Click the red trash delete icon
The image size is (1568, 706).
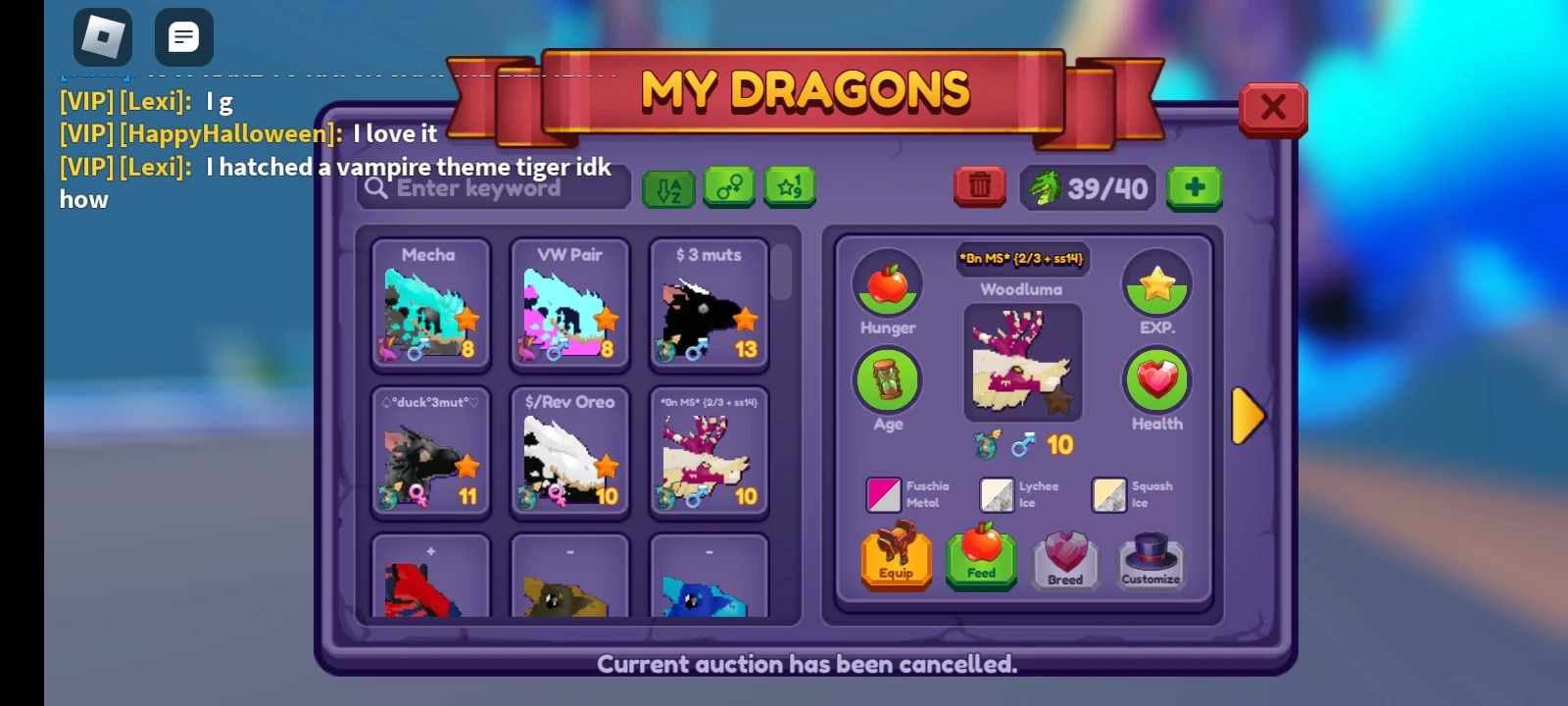pyautogui.click(x=979, y=186)
